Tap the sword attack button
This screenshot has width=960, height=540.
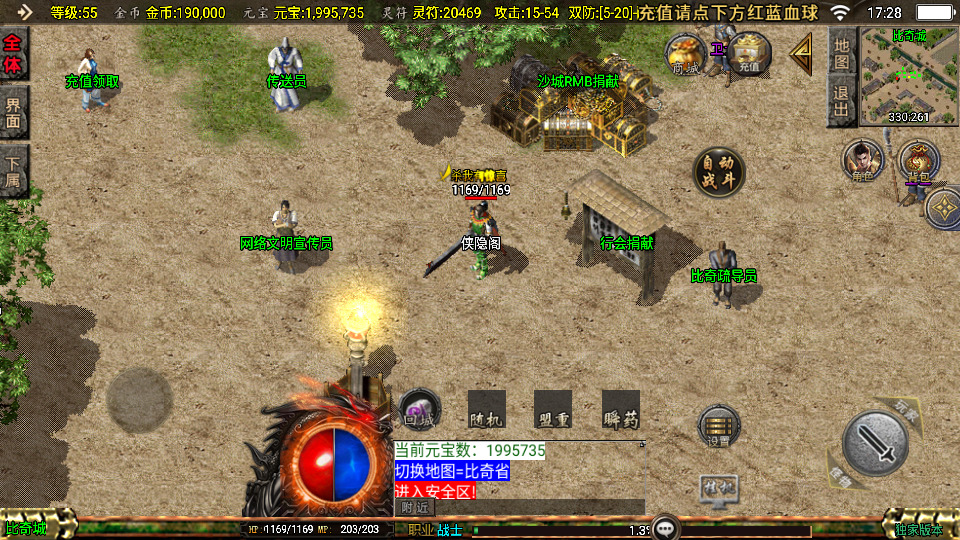875,443
